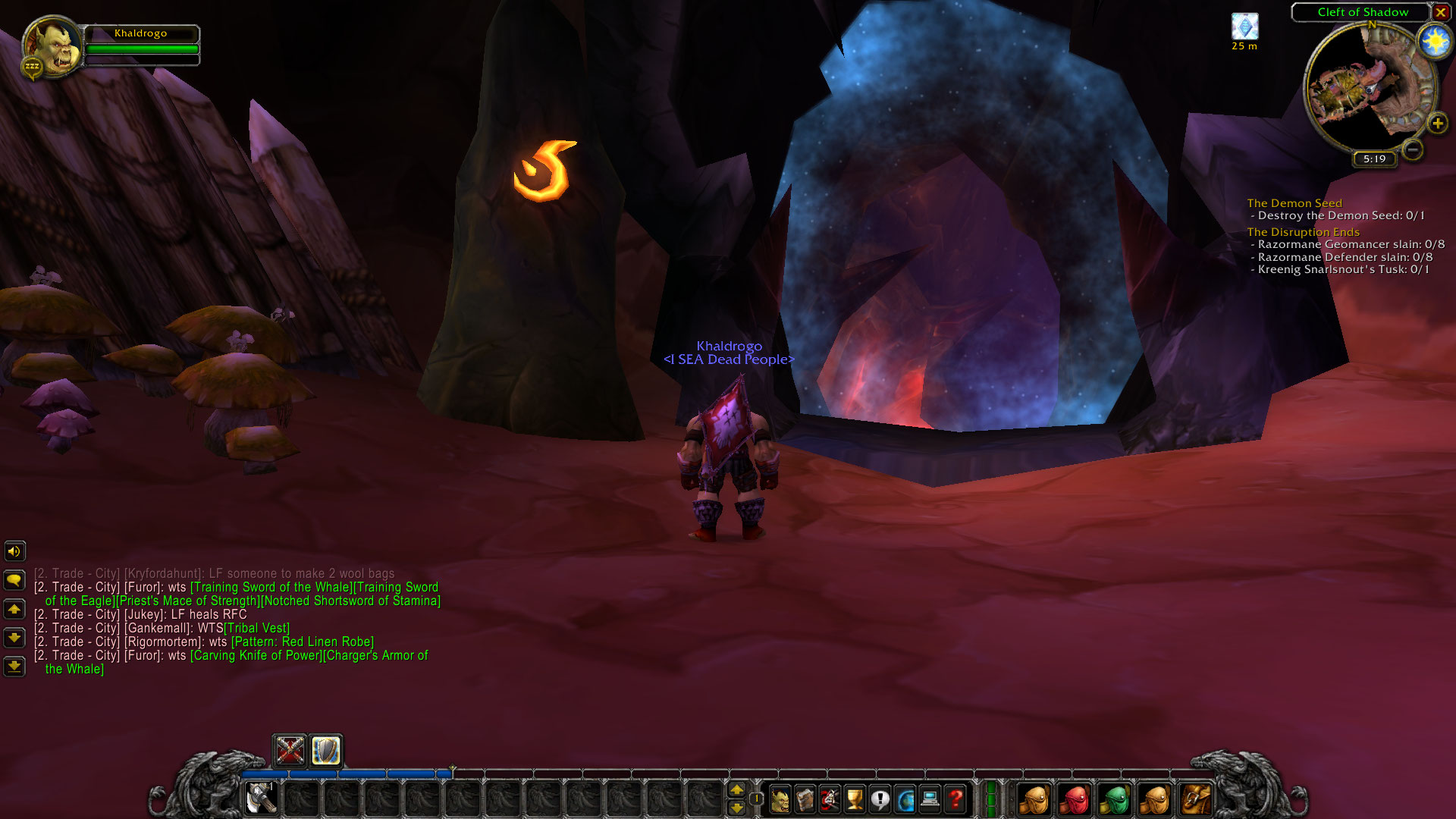Image resolution: width=1456 pixels, height=819 pixels.
Task: Open the red question mark help button
Action: point(955,799)
